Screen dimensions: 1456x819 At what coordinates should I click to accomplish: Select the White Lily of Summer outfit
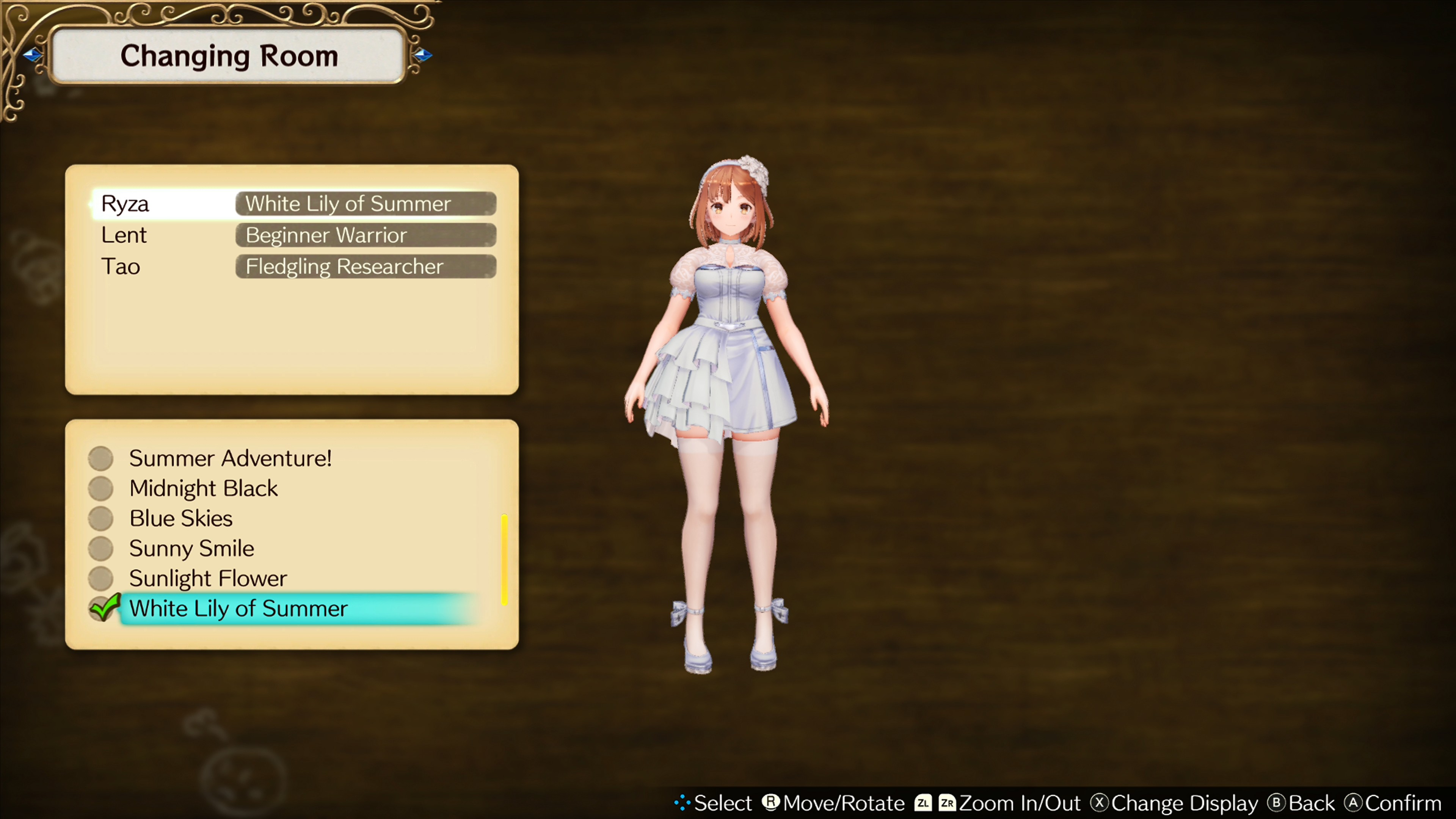tap(238, 609)
